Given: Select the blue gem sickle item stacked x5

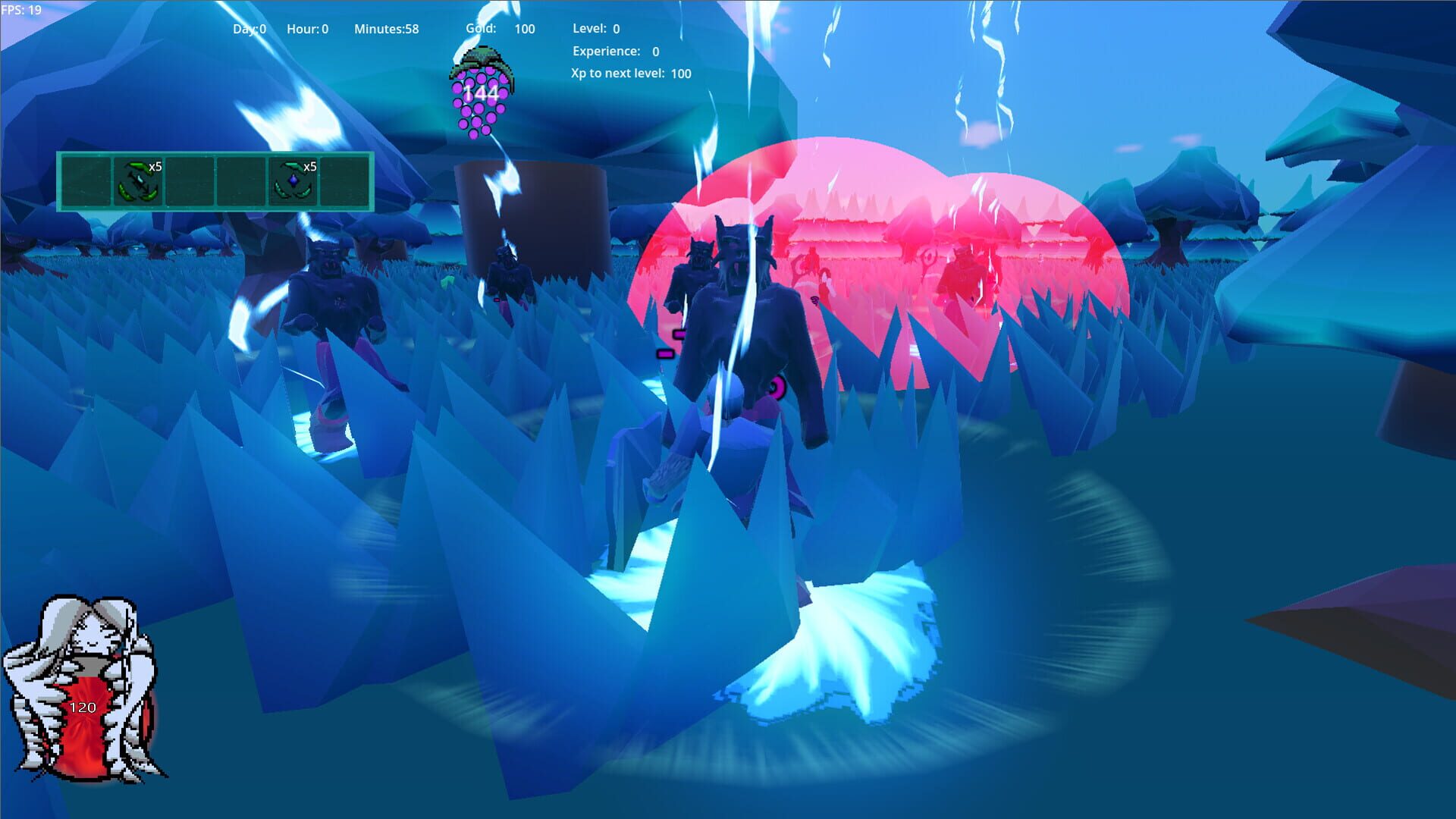Looking at the screenshot, I should (x=293, y=182).
